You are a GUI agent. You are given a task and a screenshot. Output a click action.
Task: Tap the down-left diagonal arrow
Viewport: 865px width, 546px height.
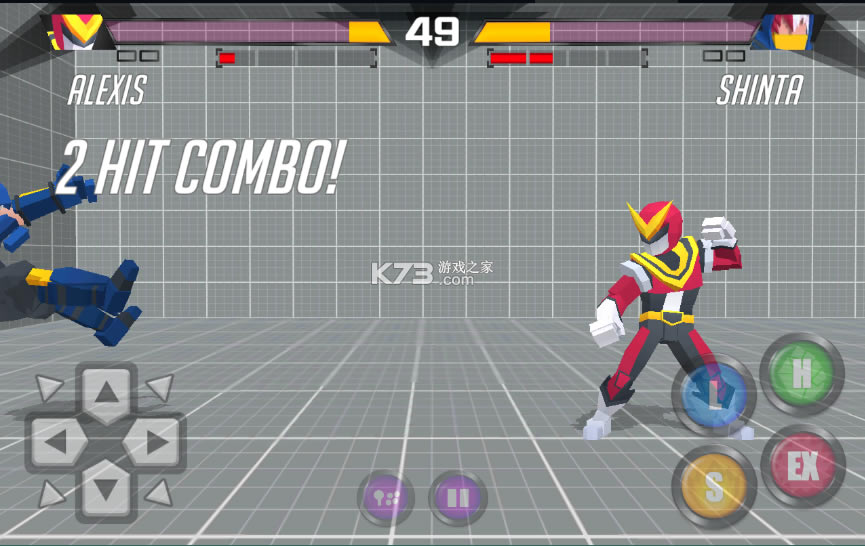tap(49, 492)
